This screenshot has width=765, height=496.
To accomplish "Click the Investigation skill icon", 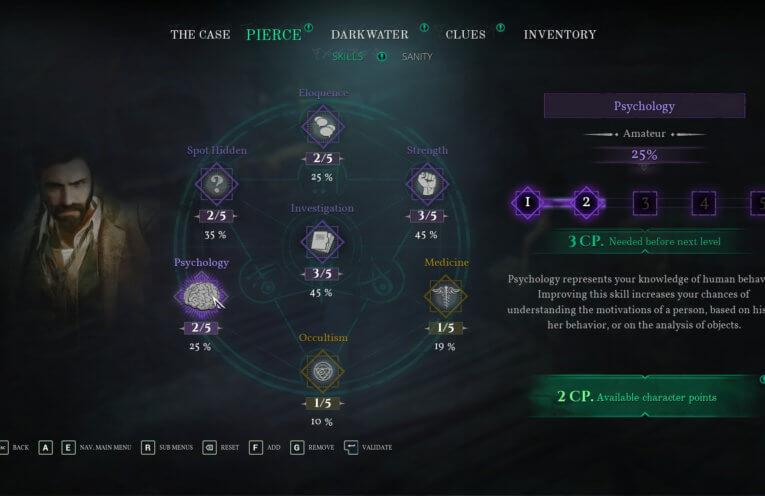I will tap(322, 241).
